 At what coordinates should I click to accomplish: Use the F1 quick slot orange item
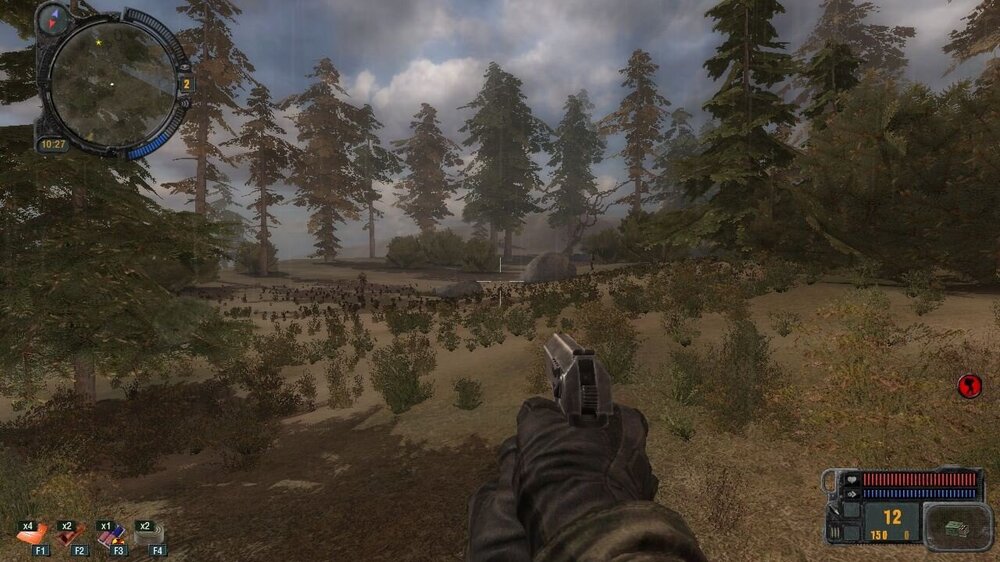[x=33, y=536]
